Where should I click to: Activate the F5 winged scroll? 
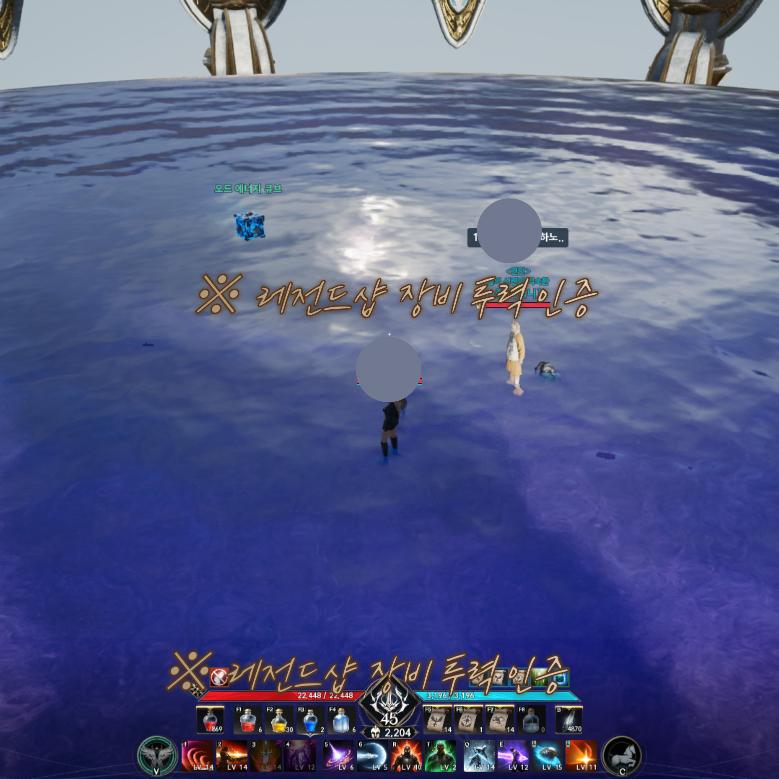coord(437,719)
